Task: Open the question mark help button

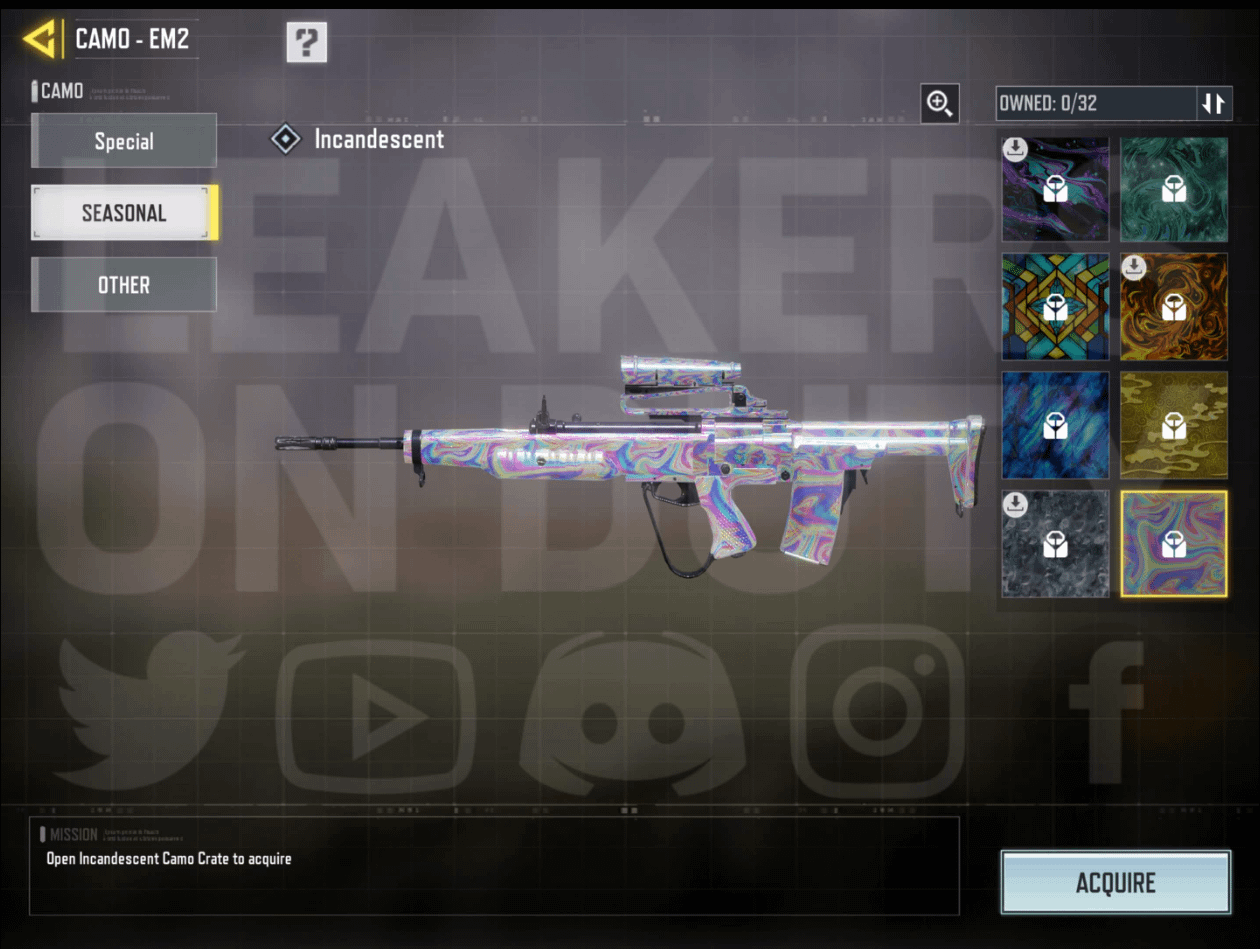Action: 307,42
